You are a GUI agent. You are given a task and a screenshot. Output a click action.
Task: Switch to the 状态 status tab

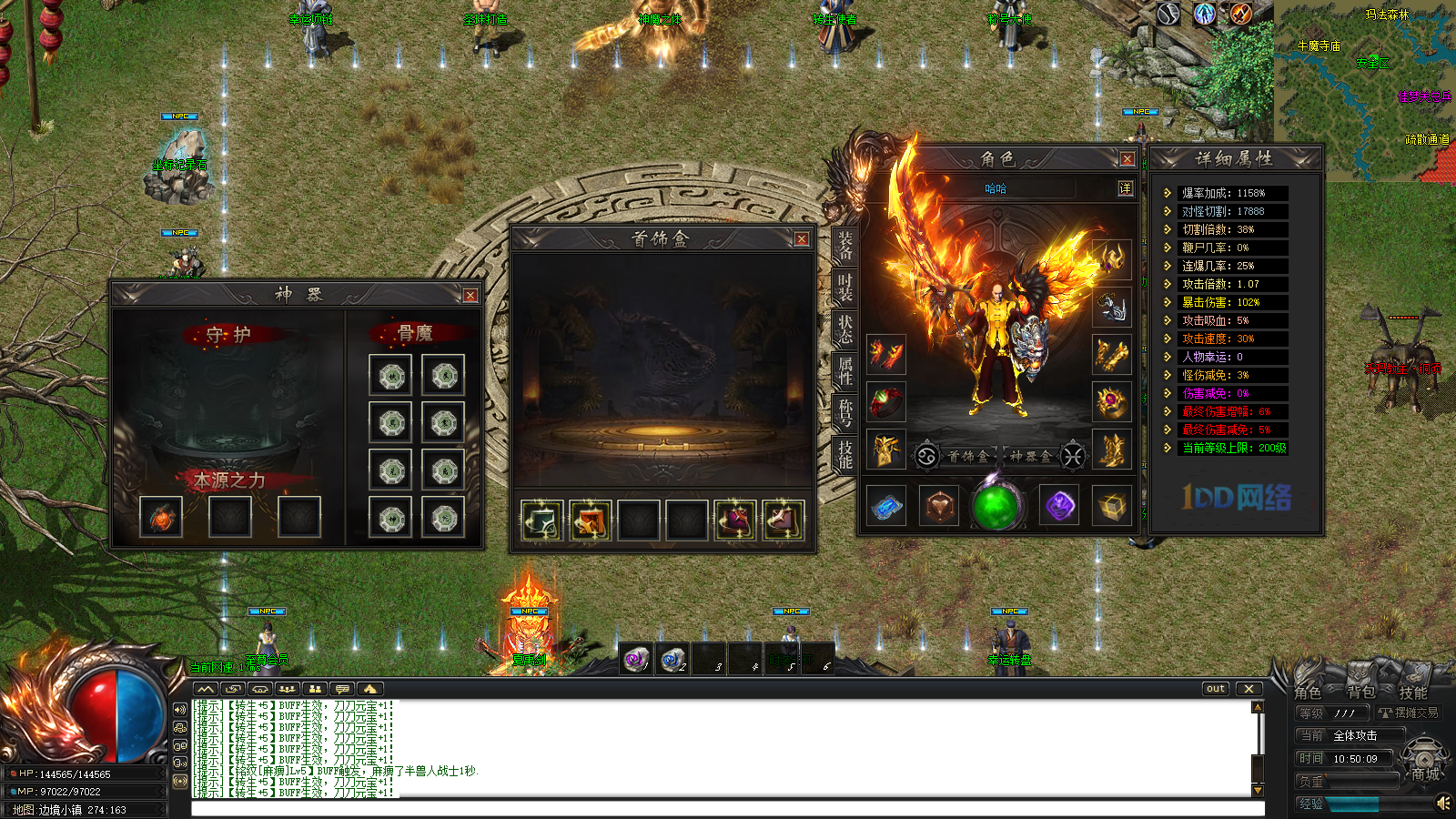(x=844, y=329)
